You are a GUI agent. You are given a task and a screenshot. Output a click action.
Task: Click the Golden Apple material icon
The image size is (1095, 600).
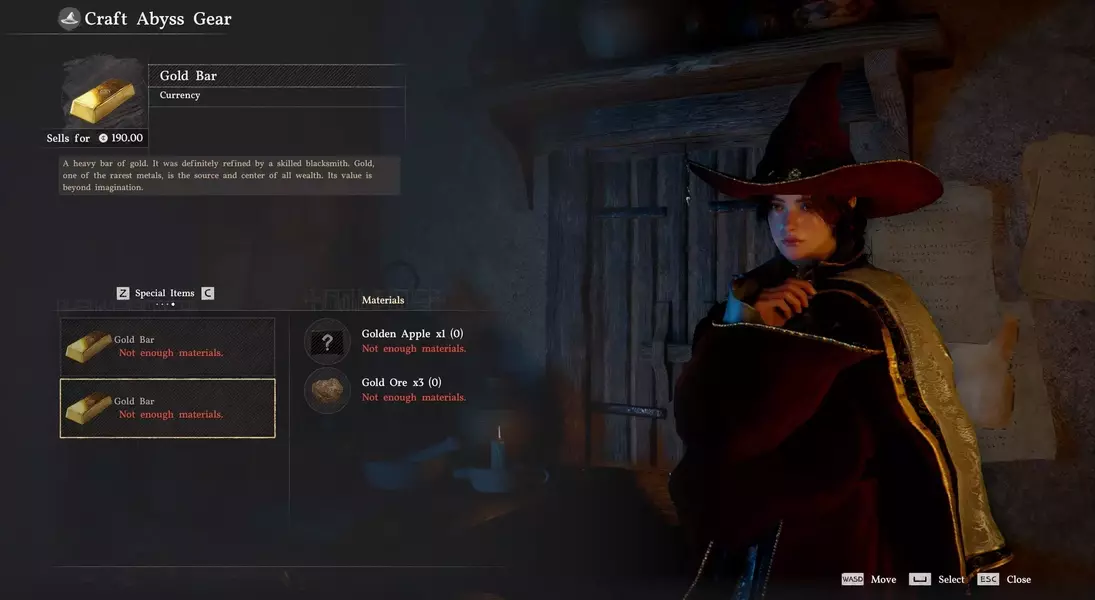pyautogui.click(x=327, y=342)
